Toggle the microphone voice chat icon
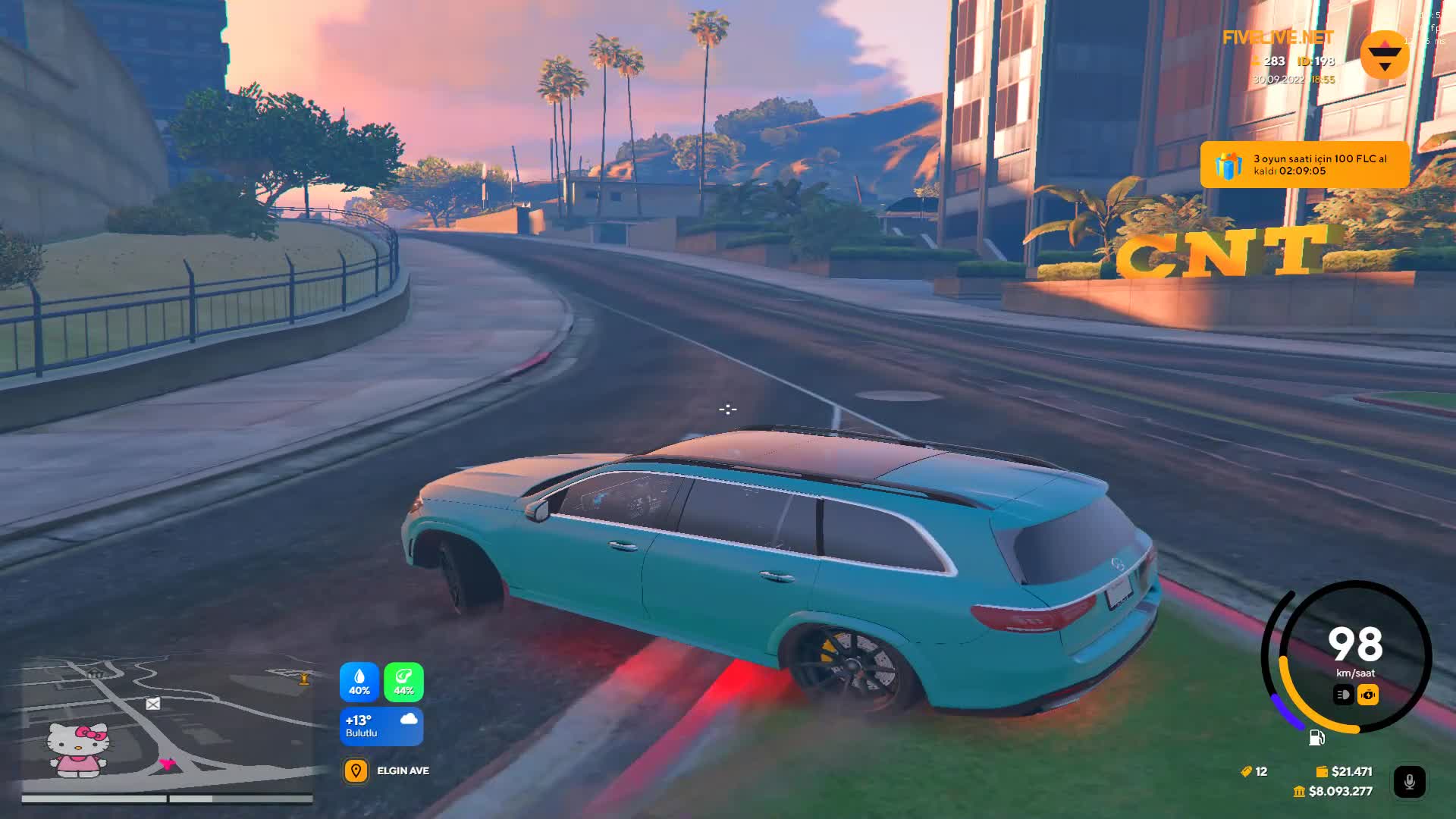This screenshot has height=819, width=1456. coord(1409,782)
